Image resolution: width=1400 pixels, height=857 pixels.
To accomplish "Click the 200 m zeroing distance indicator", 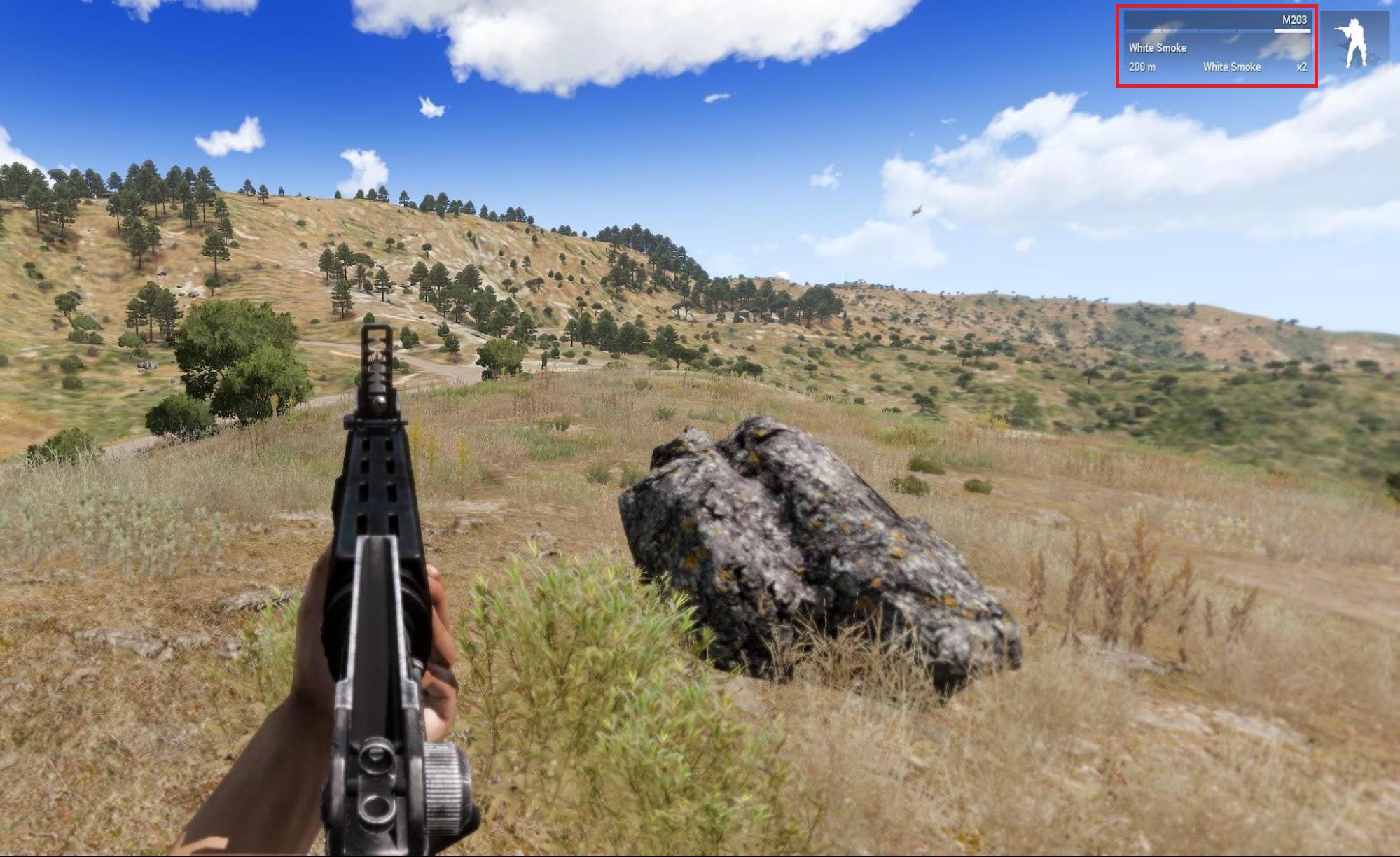I will 1142,67.
